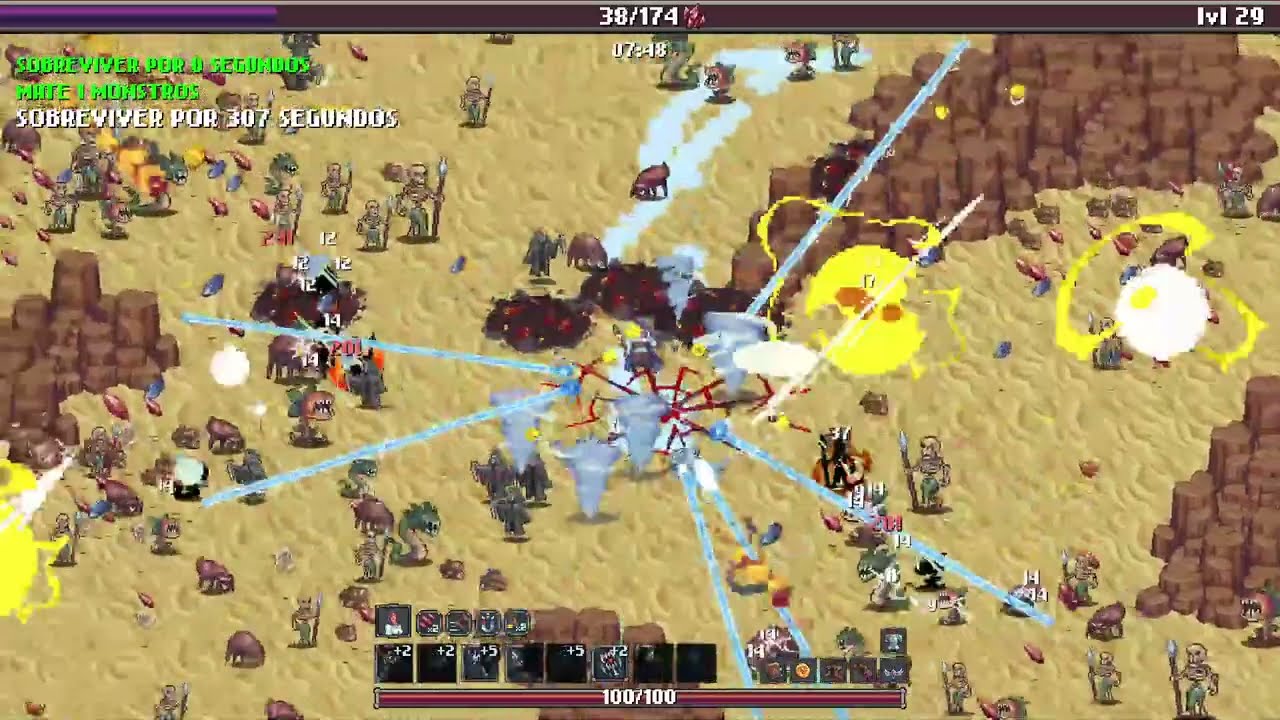This screenshot has height=720, width=1280.
Task: Select the completed 'Sobreviver por 0 segundos' objective
Action: [163, 65]
